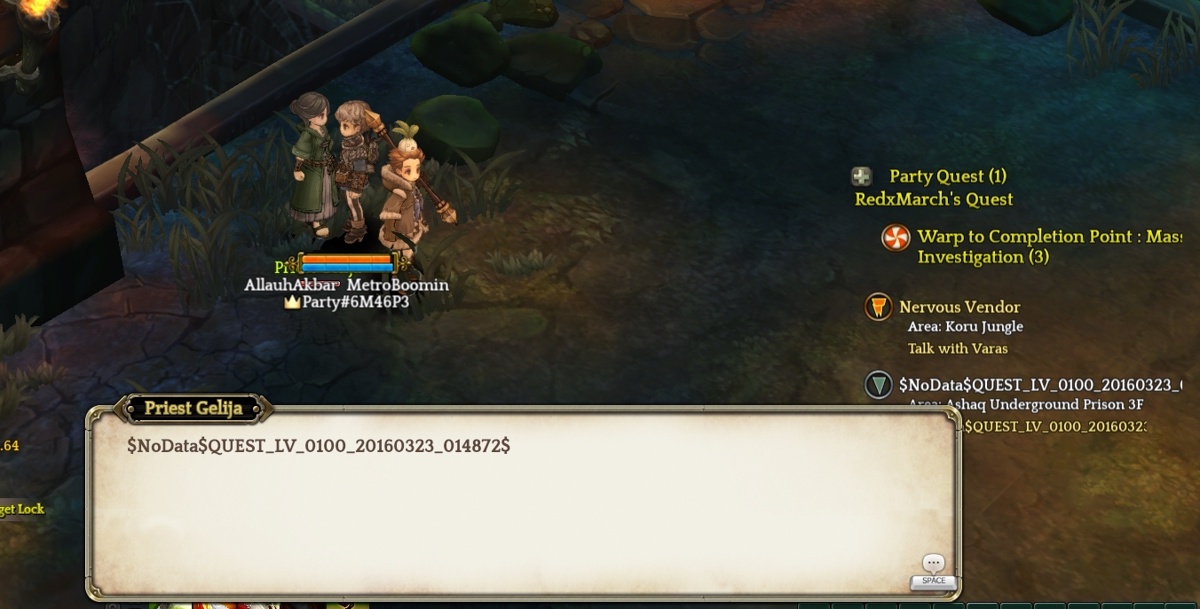
Task: Click the Nervous Vendor quest marker icon
Action: (x=878, y=307)
